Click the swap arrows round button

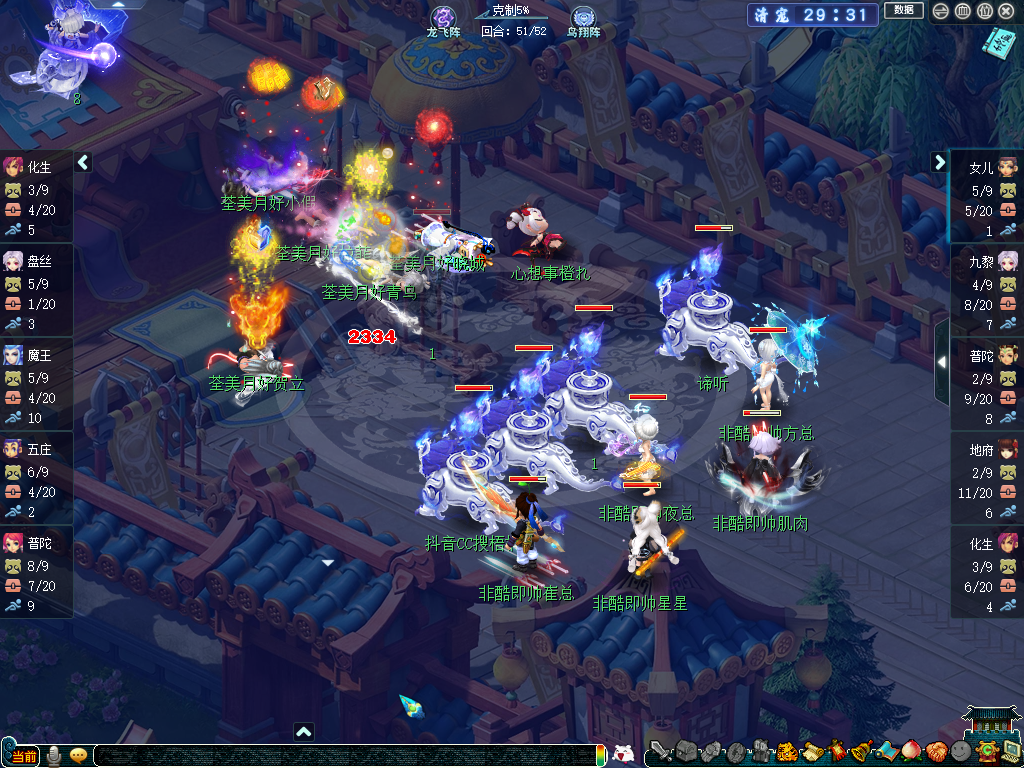click(939, 11)
